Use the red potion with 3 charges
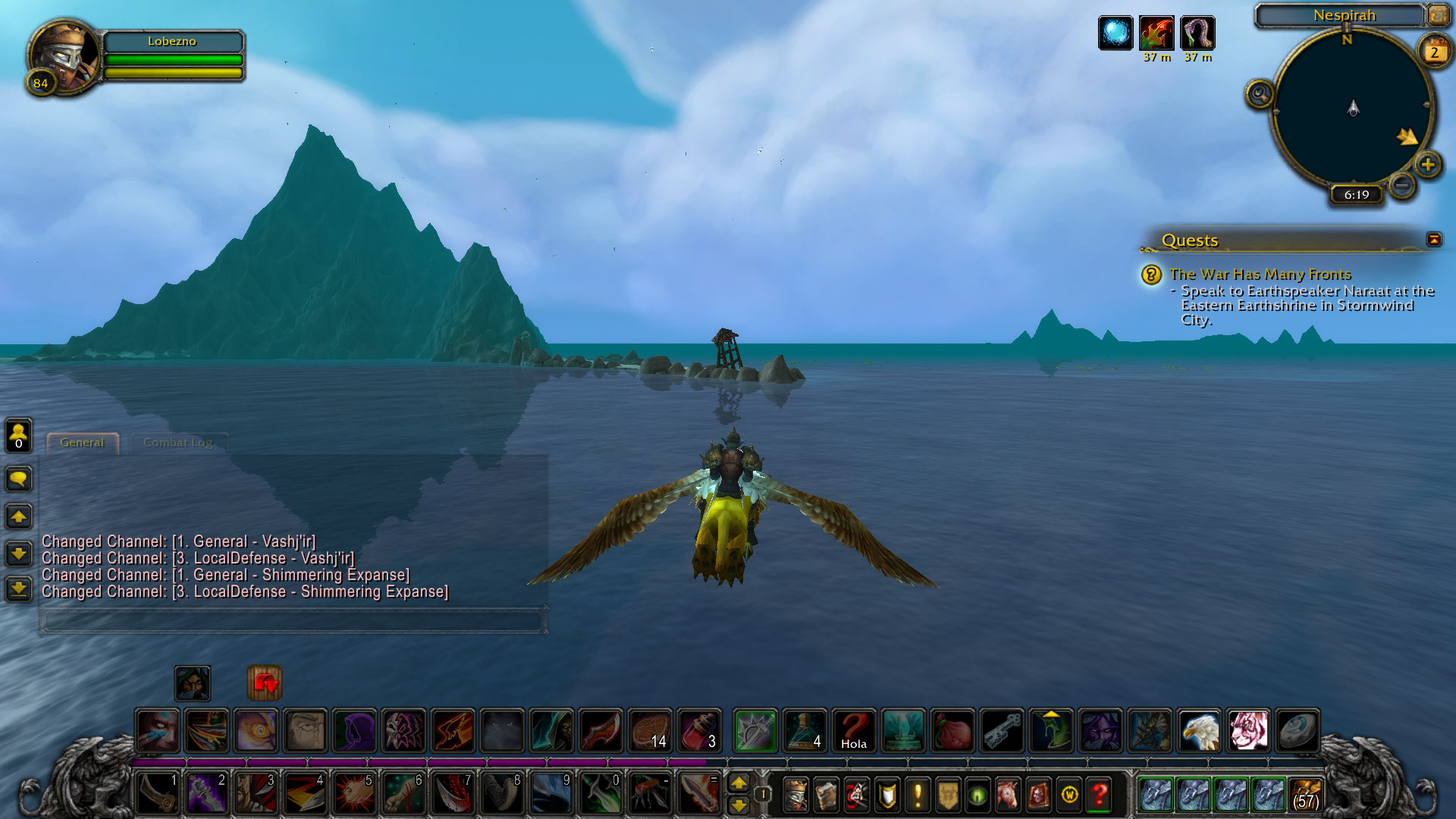1456x819 pixels. [x=699, y=730]
